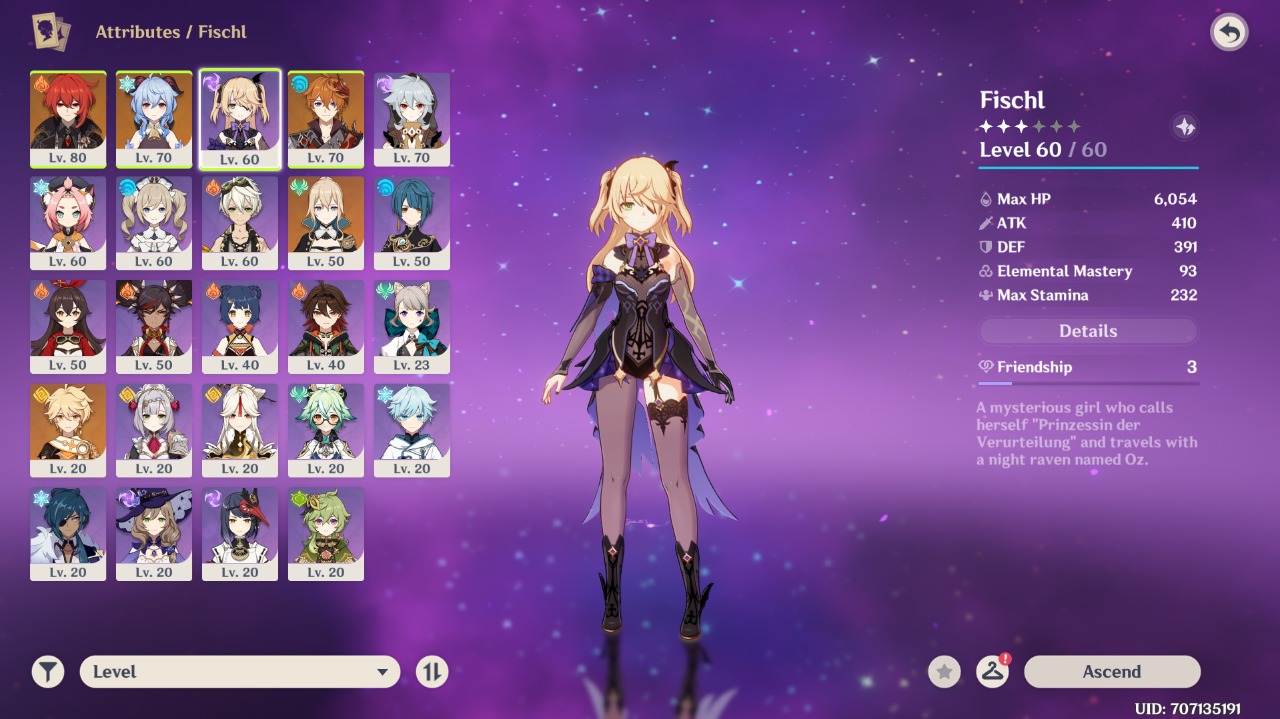This screenshot has height=719, width=1280.
Task: Toggle the sort order arrows
Action: [432, 672]
